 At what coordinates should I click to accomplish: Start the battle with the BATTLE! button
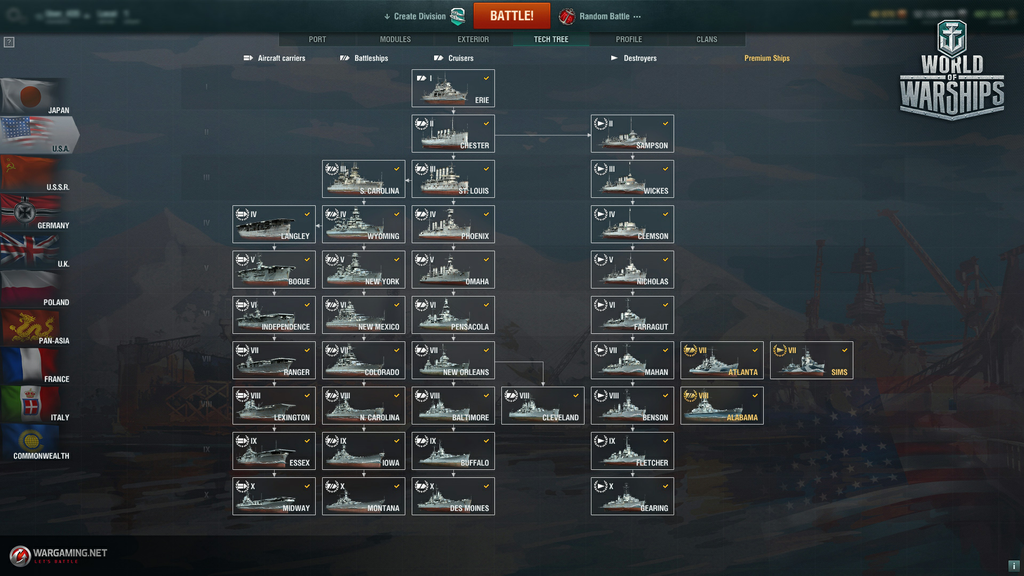pyautogui.click(x=511, y=16)
